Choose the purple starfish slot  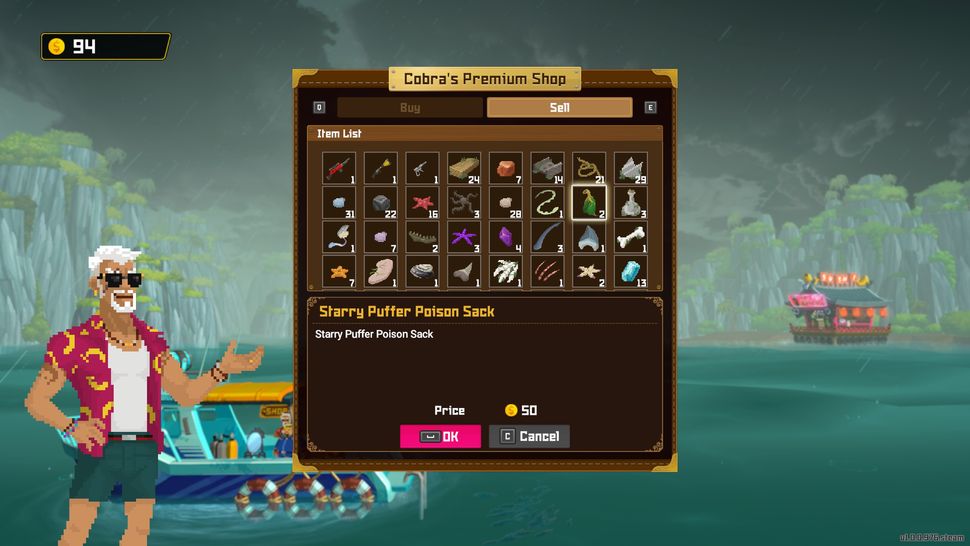464,237
